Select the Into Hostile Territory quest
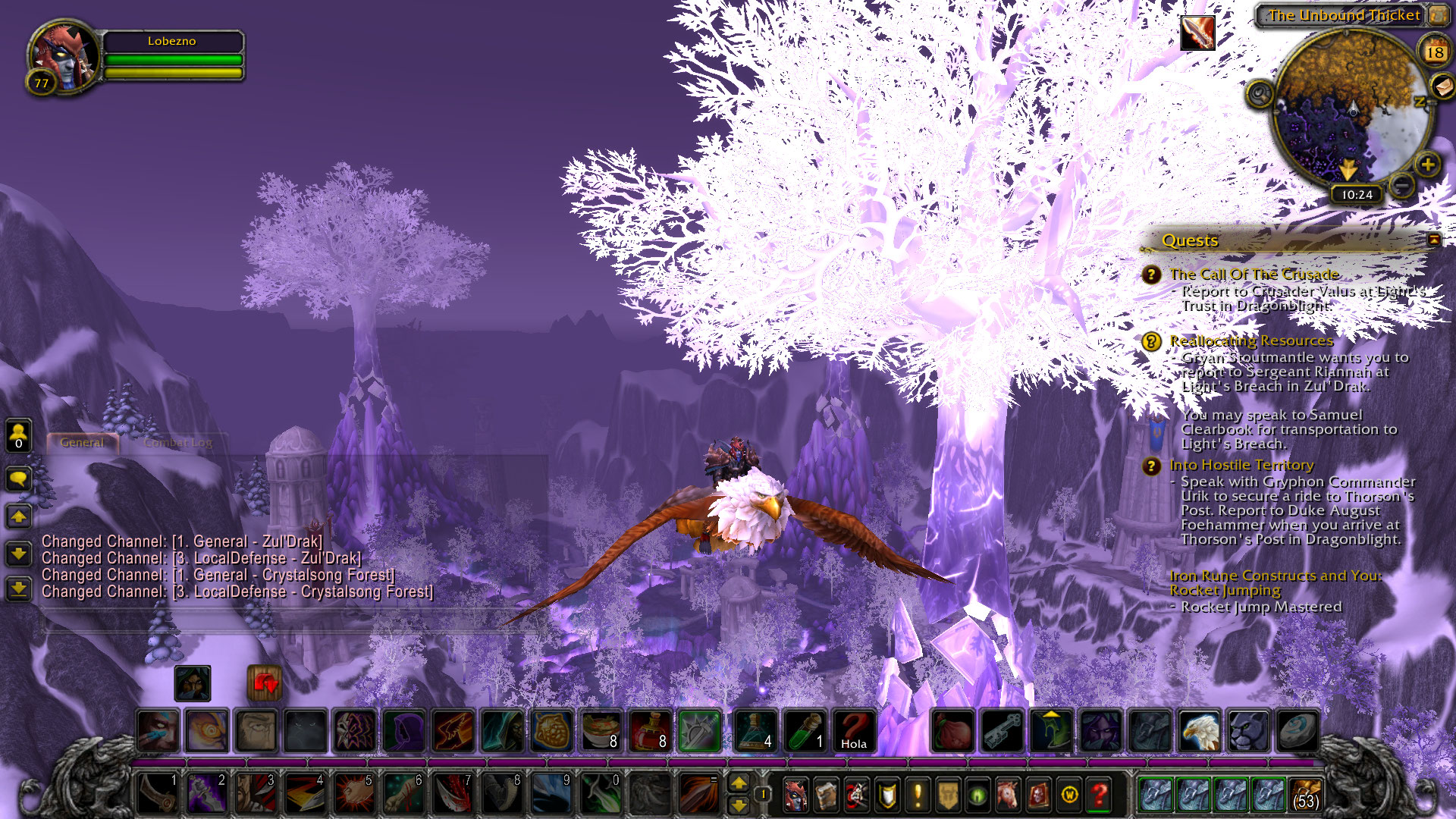Viewport: 1456px width, 819px height. click(1241, 466)
